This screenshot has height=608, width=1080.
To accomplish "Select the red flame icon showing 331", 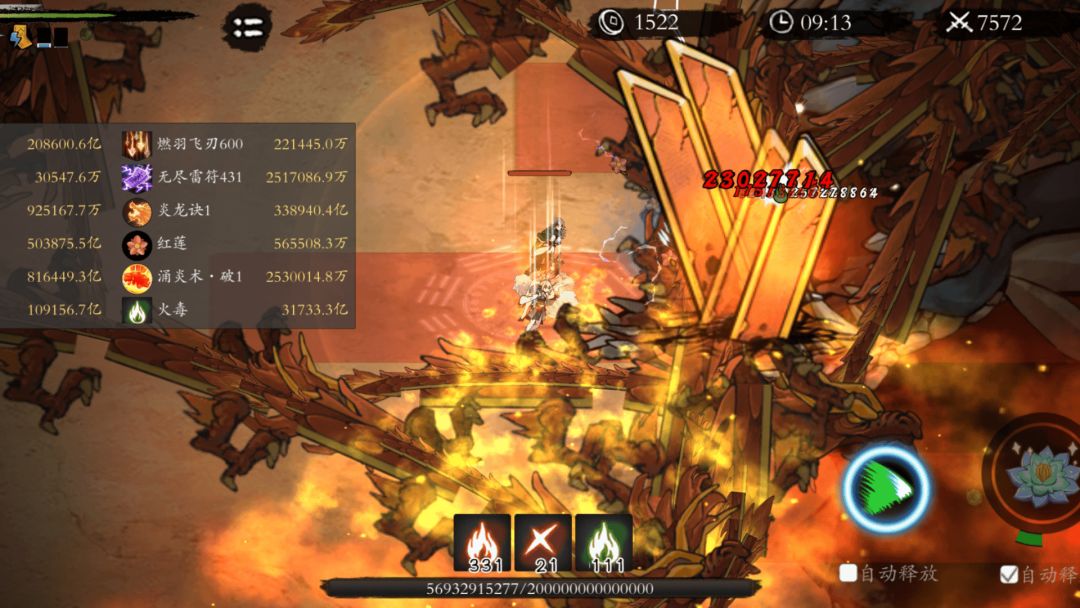I will pyautogui.click(x=482, y=543).
